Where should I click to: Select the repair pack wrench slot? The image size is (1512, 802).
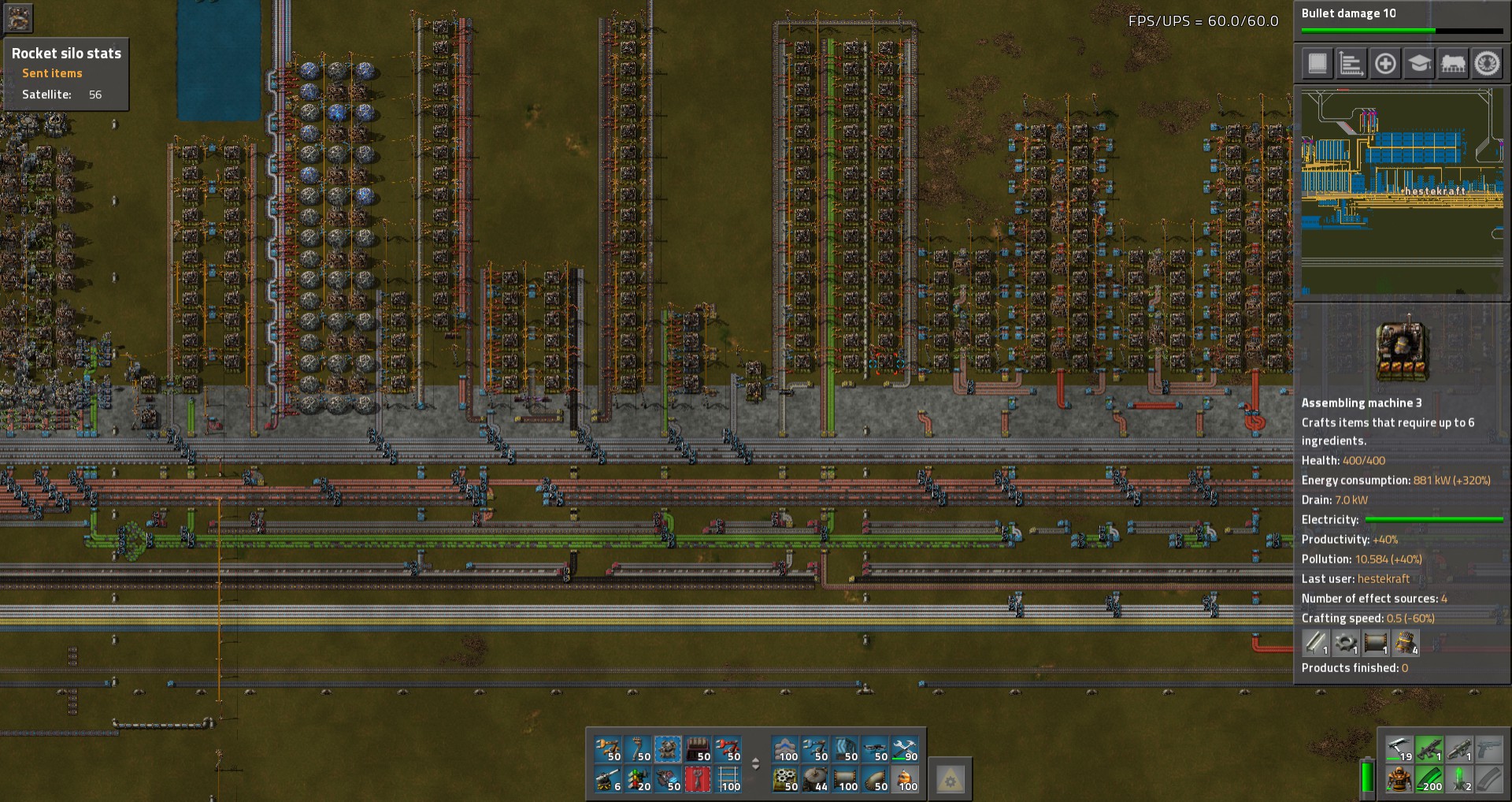(905, 749)
